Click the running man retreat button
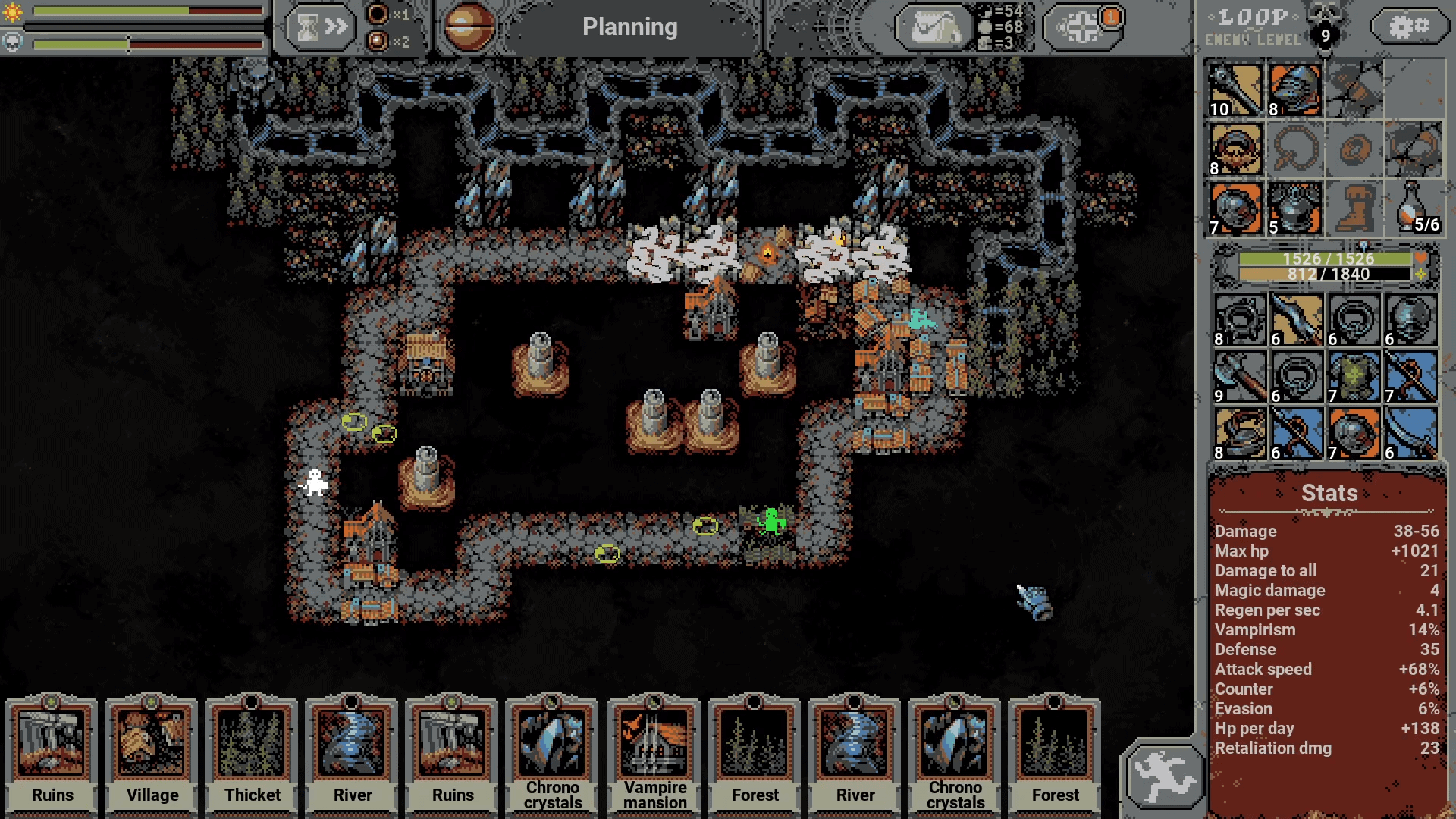 1164,777
